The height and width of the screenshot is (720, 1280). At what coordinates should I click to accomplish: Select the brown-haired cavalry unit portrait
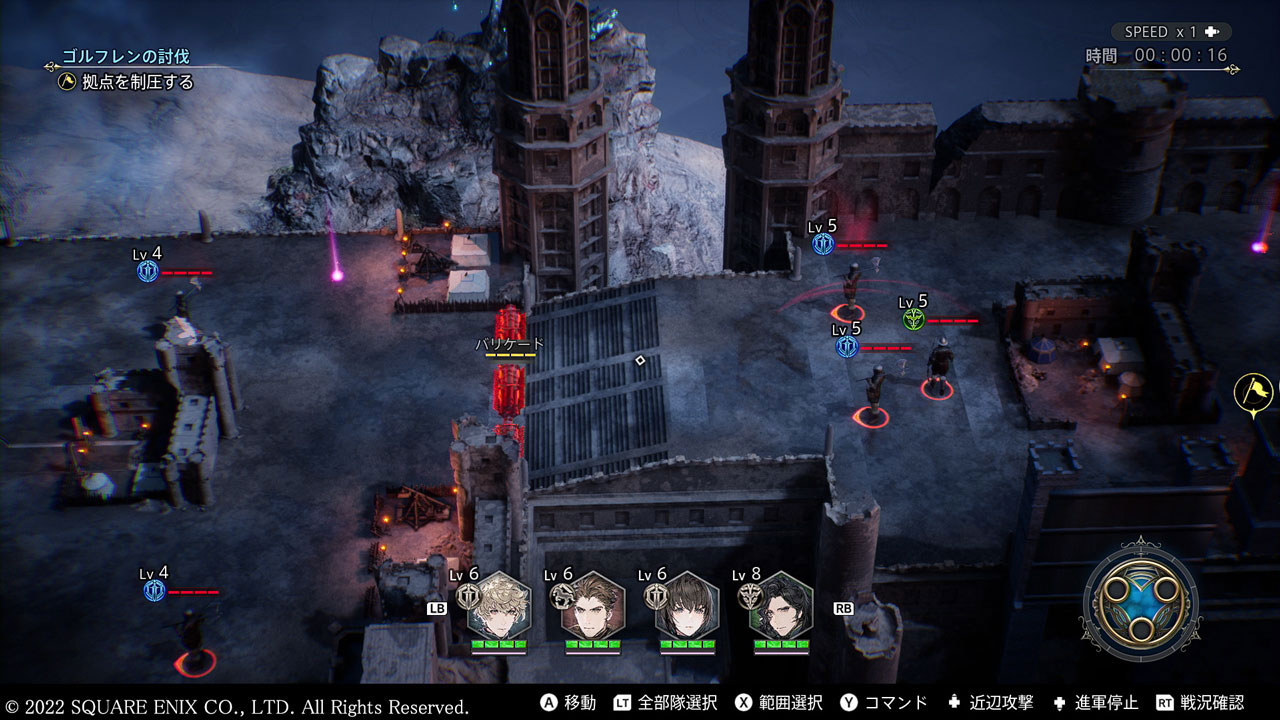click(x=593, y=605)
